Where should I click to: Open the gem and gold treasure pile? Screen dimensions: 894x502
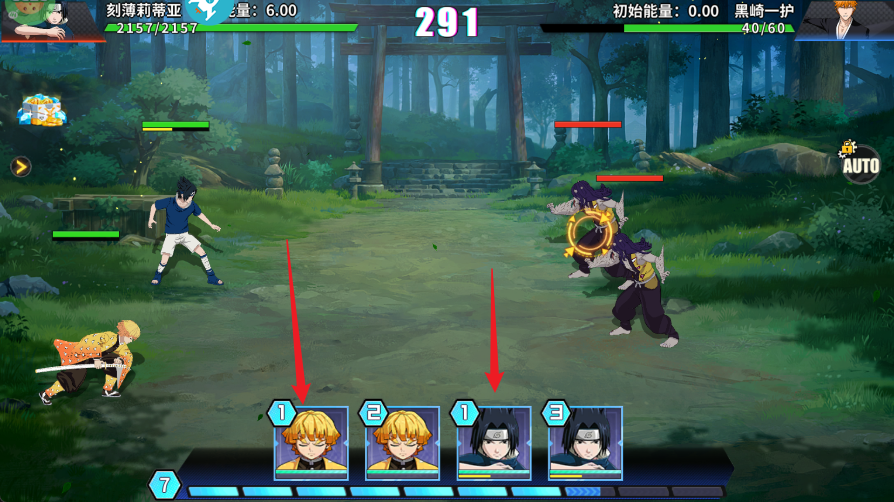[x=42, y=111]
